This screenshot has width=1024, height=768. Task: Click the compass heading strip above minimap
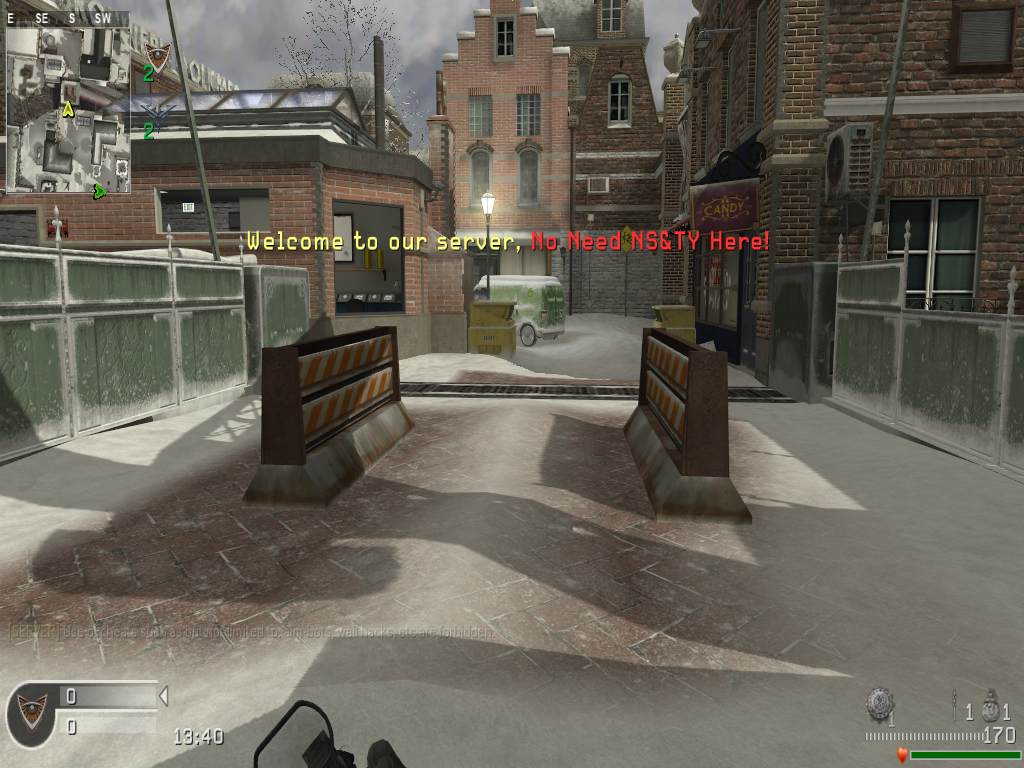click(x=67, y=18)
